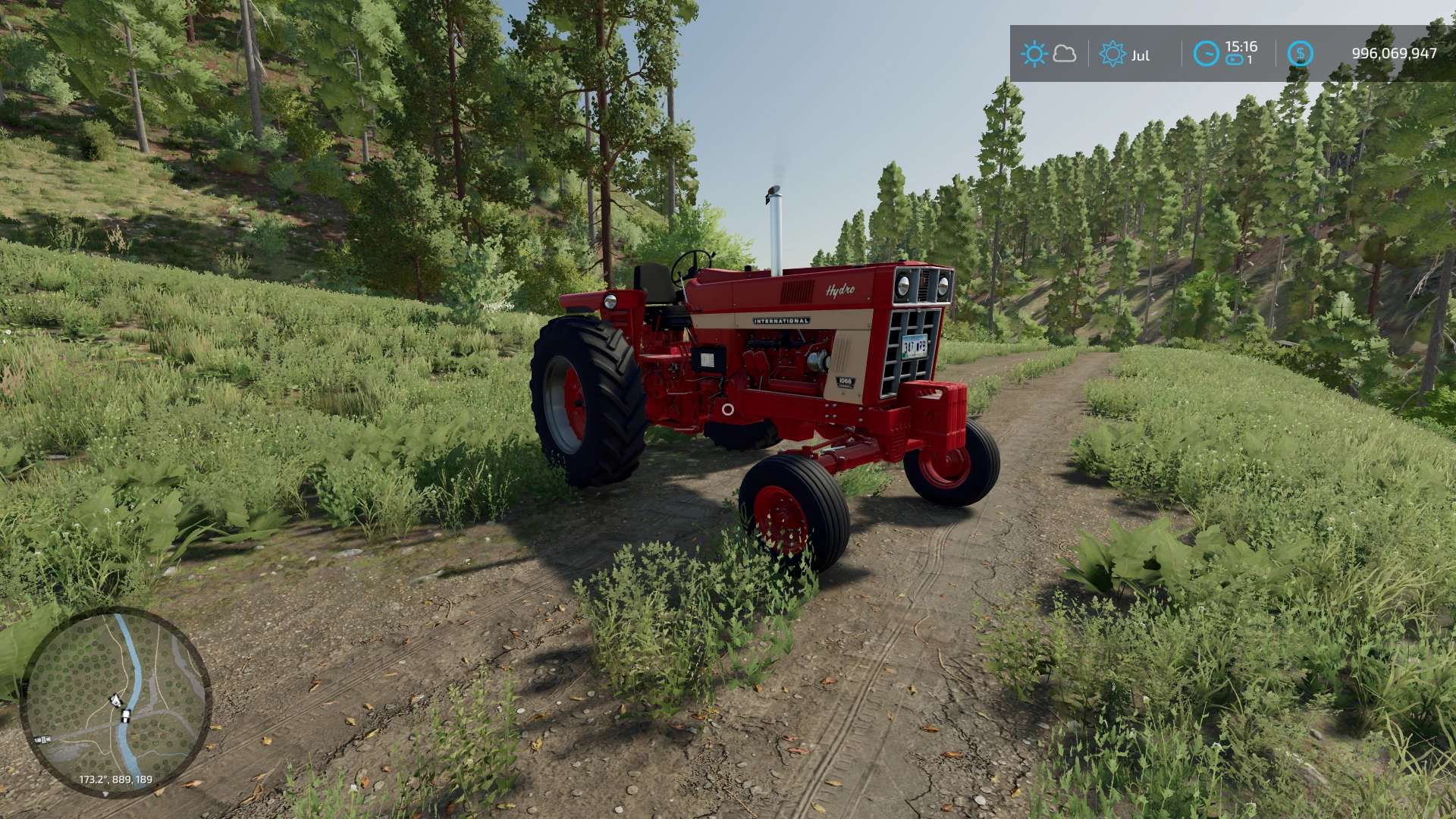
Task: Select the July season sun icon
Action: 1112,54
